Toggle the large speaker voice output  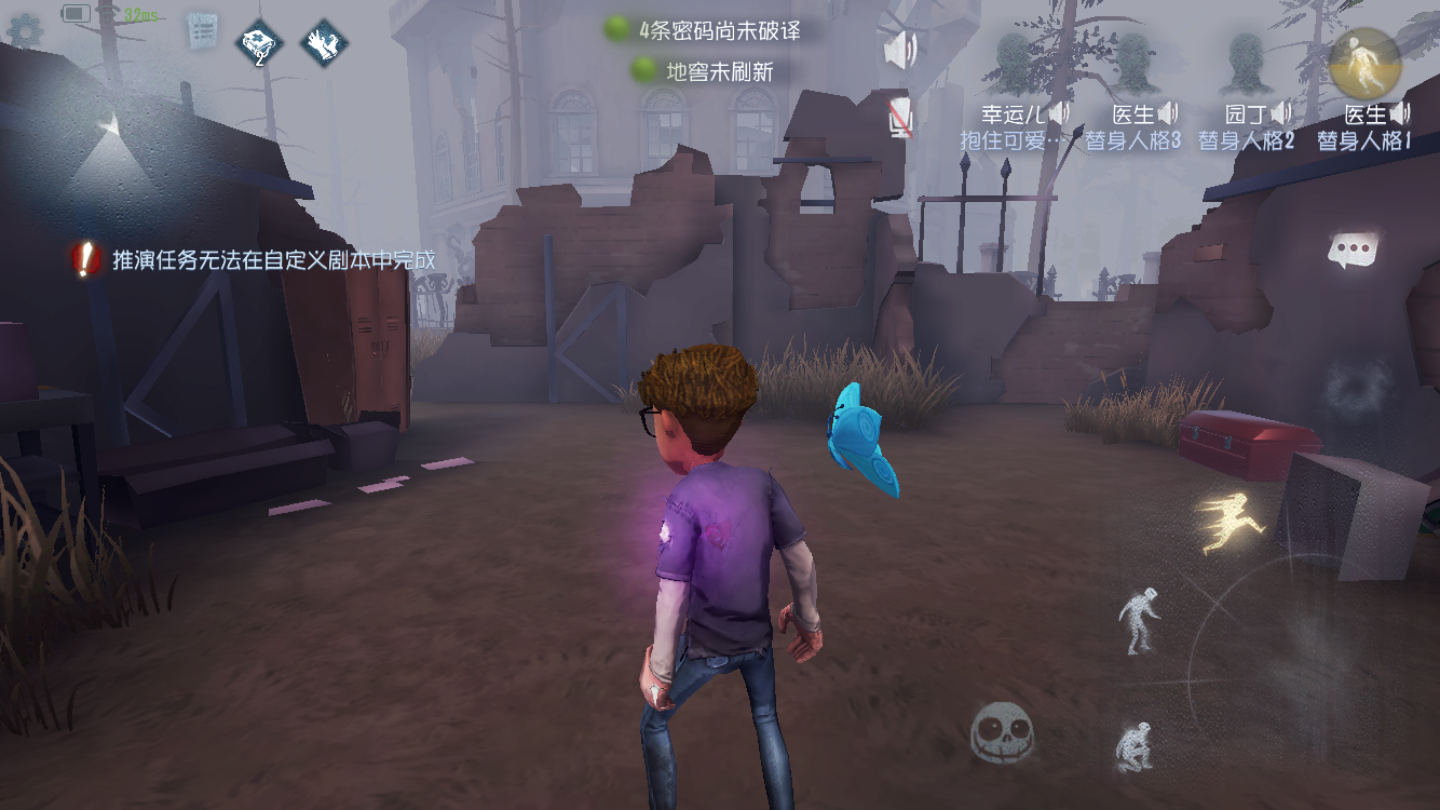pyautogui.click(x=900, y=50)
